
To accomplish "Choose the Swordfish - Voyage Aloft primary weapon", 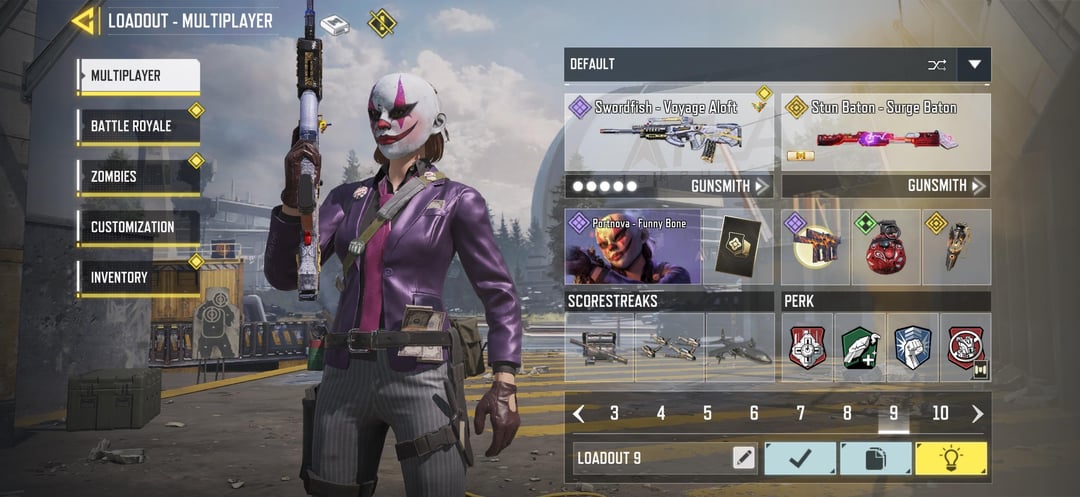I will (x=669, y=132).
